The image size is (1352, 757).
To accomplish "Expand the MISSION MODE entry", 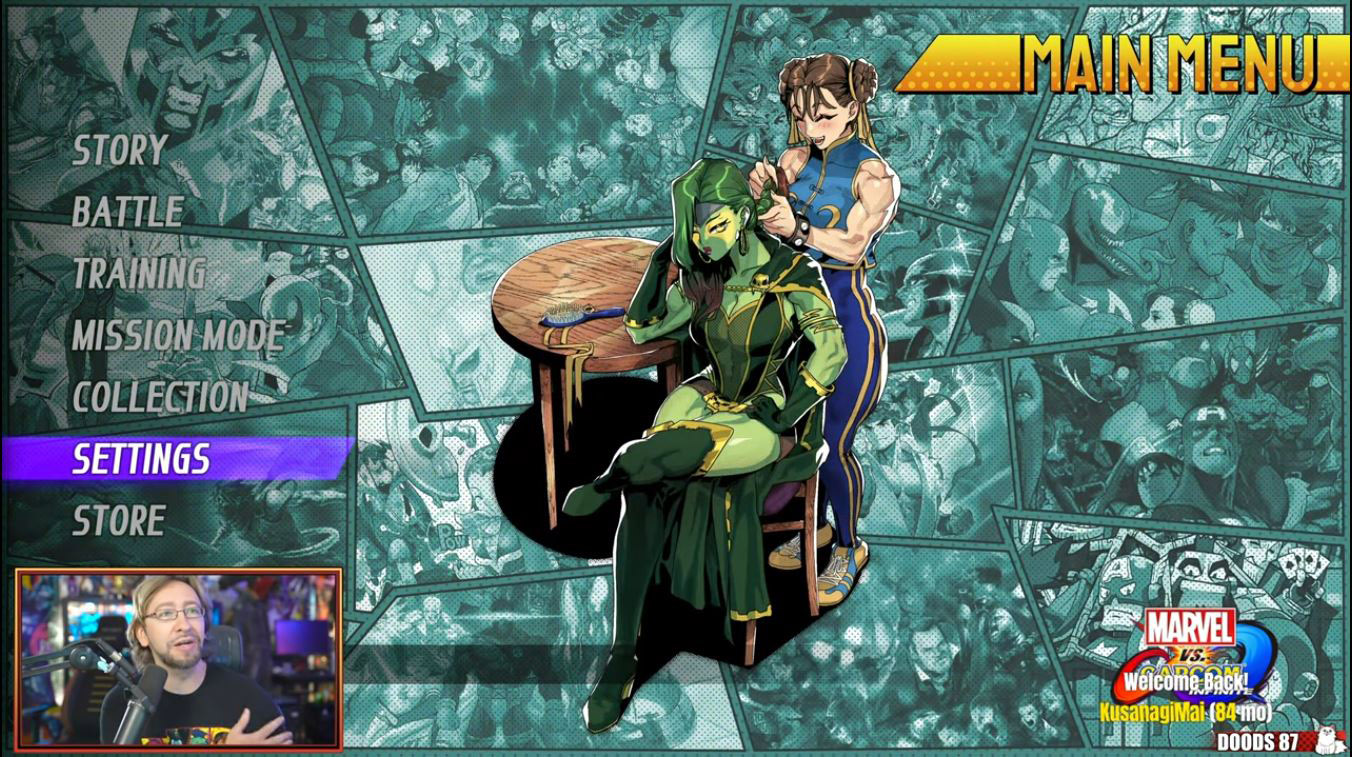I will point(178,336).
